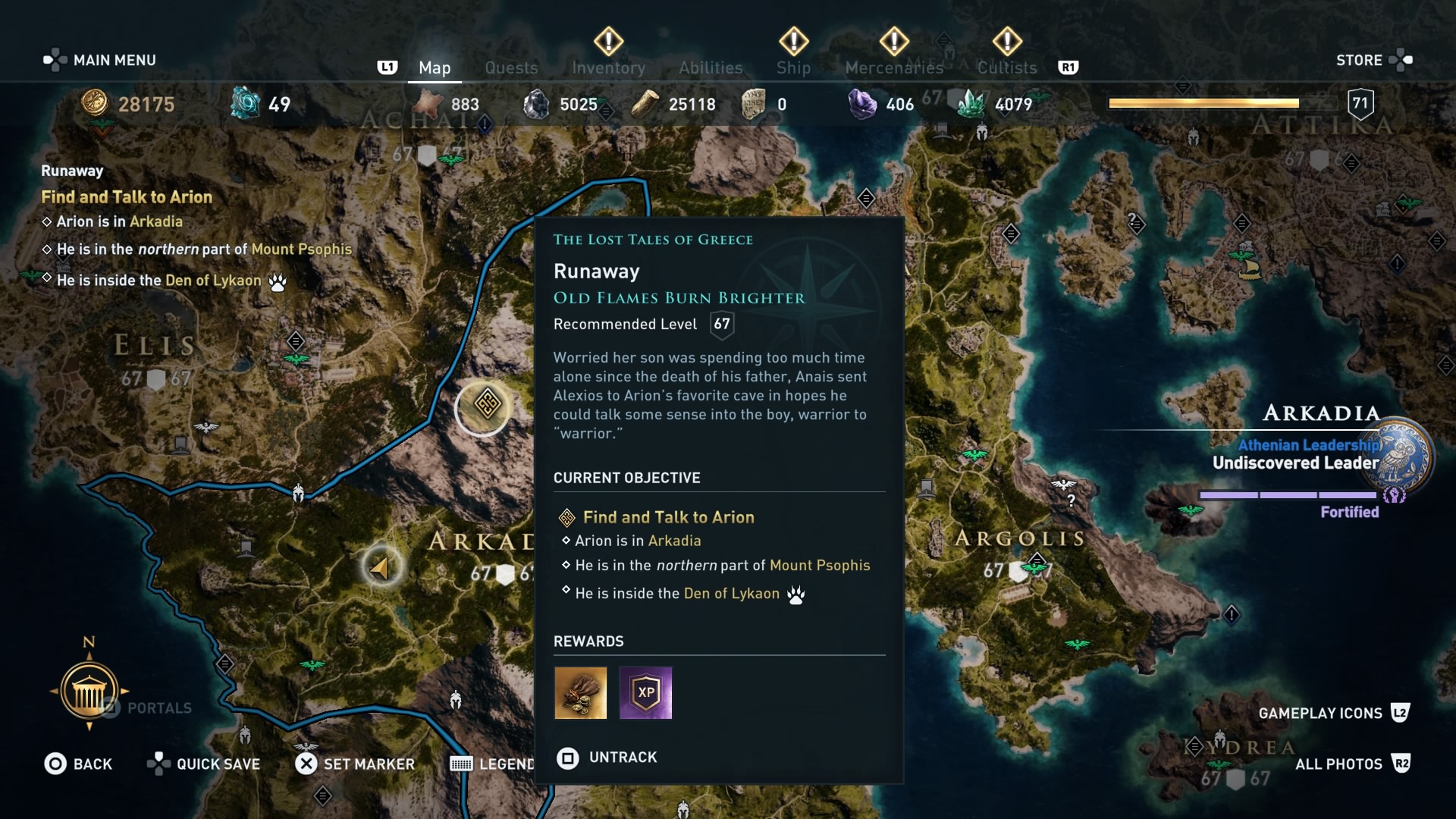Switch to the Quests tab
Image resolution: width=1456 pixels, height=819 pixels.
(x=511, y=67)
